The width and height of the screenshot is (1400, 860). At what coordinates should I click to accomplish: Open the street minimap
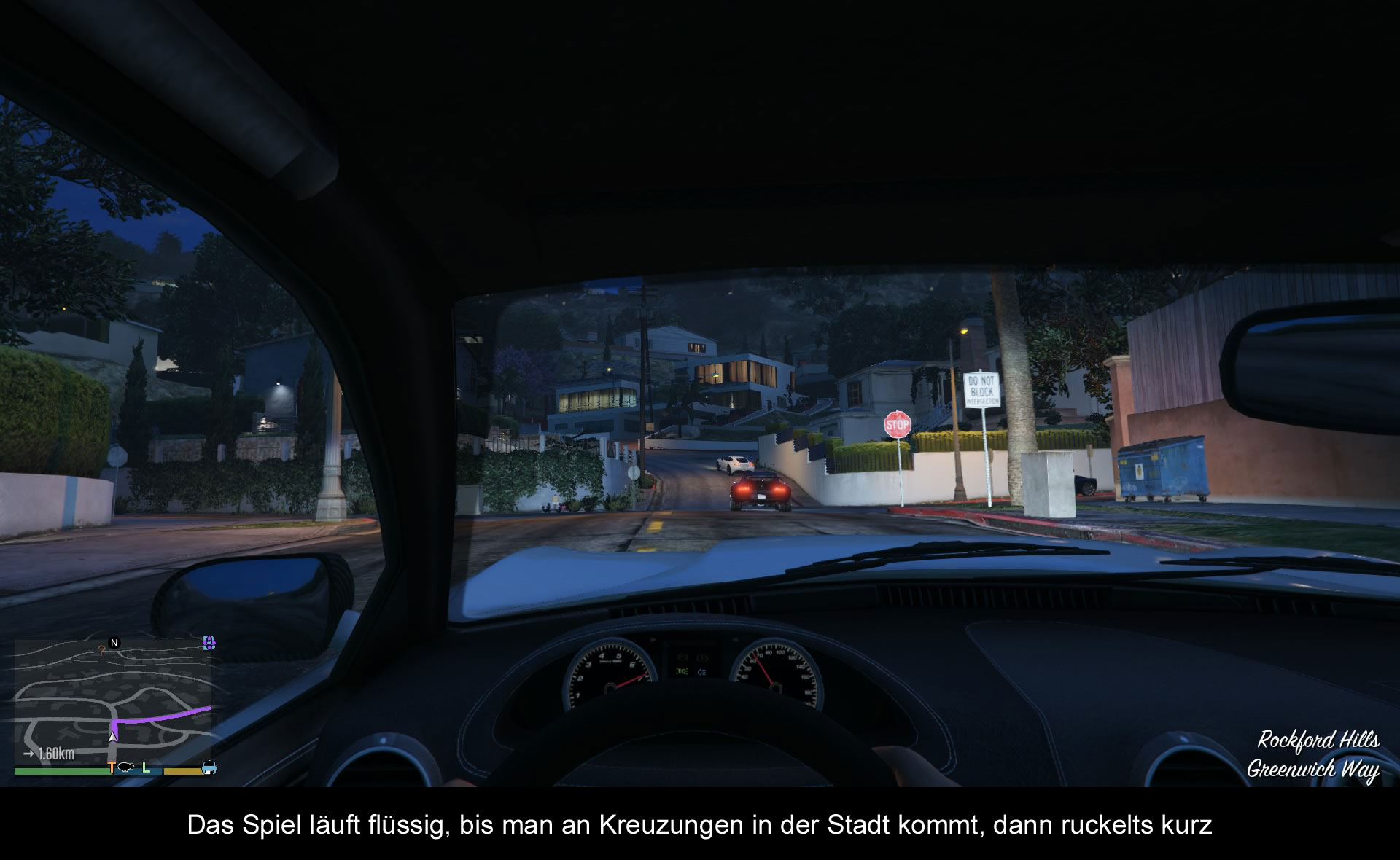pyautogui.click(x=113, y=700)
